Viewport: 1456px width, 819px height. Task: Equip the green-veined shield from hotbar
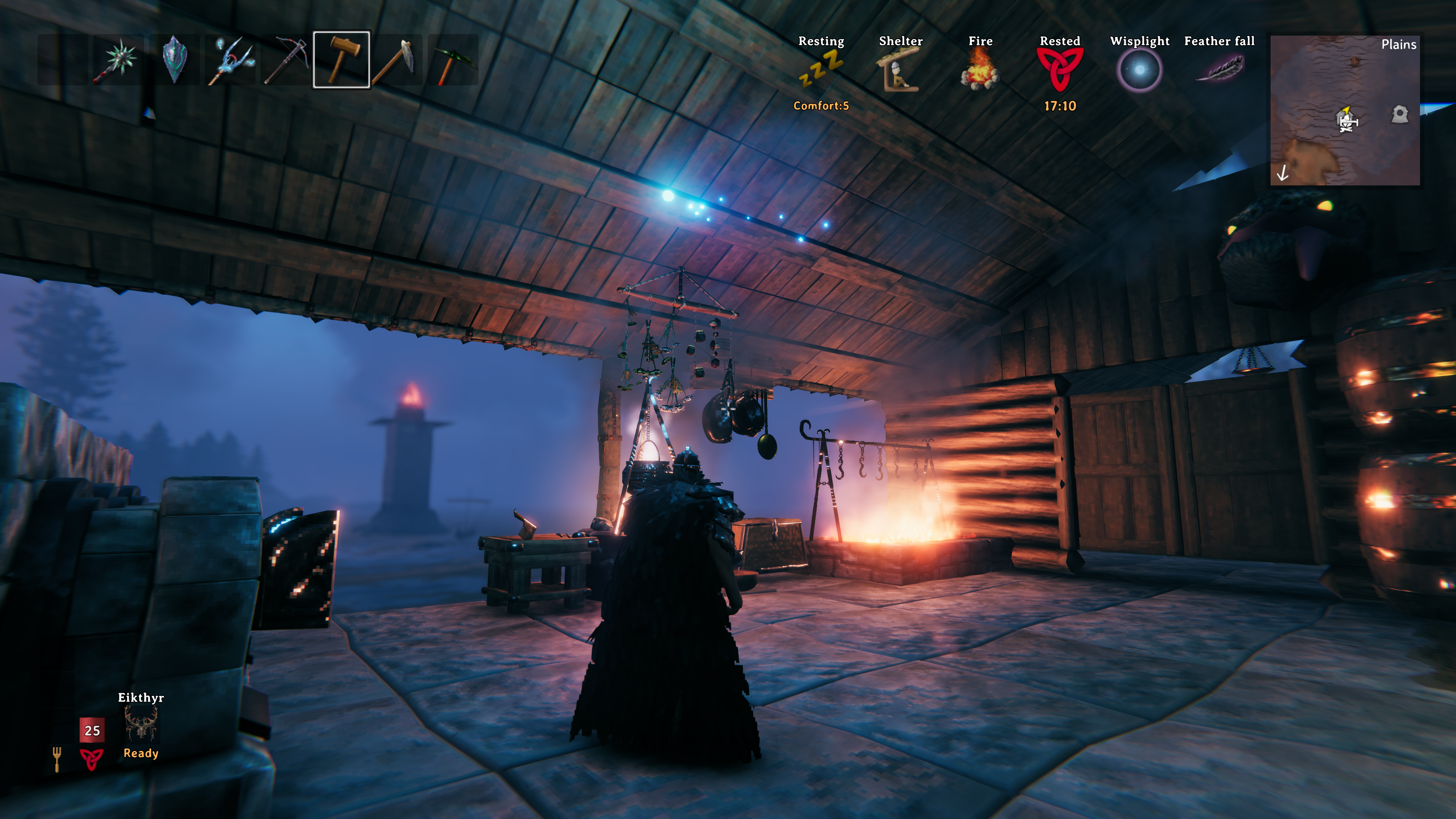click(x=175, y=60)
